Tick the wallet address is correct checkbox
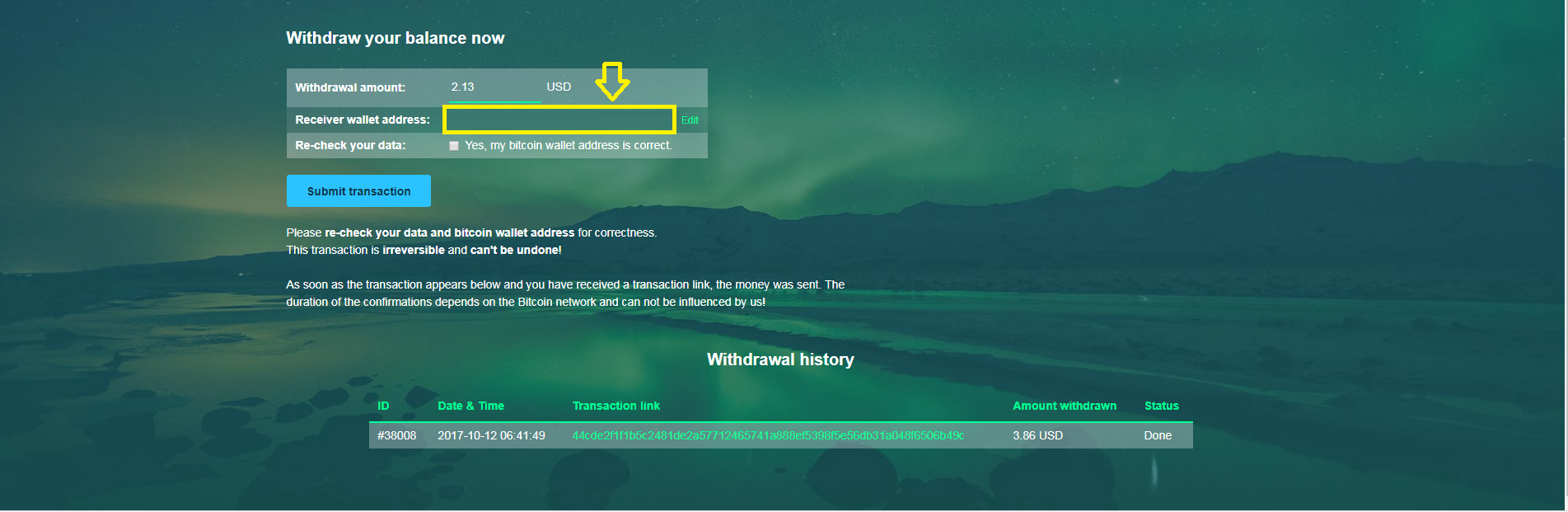The width and height of the screenshot is (1568, 512). 454,146
